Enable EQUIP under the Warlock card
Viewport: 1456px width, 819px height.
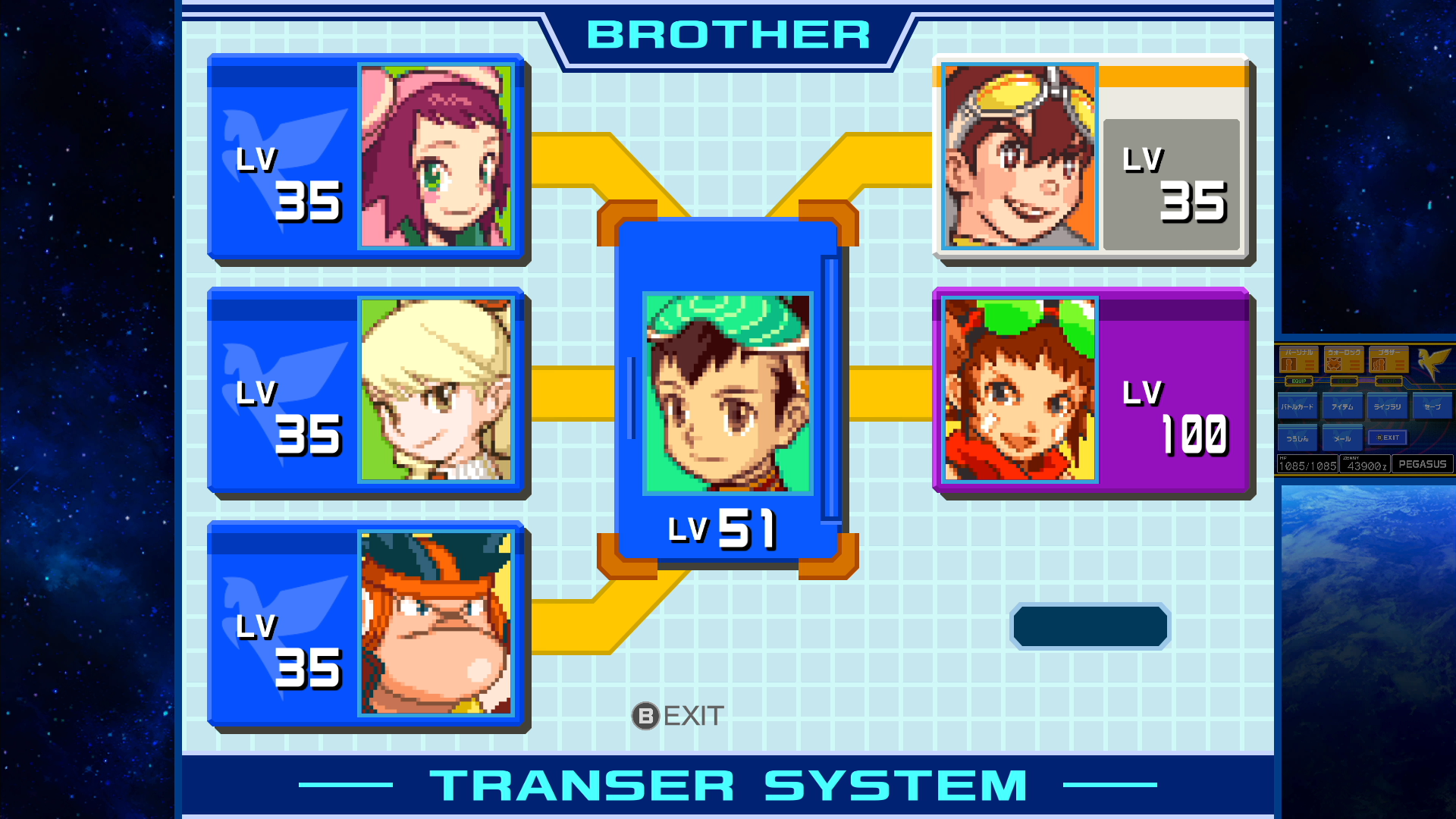[x=1344, y=381]
